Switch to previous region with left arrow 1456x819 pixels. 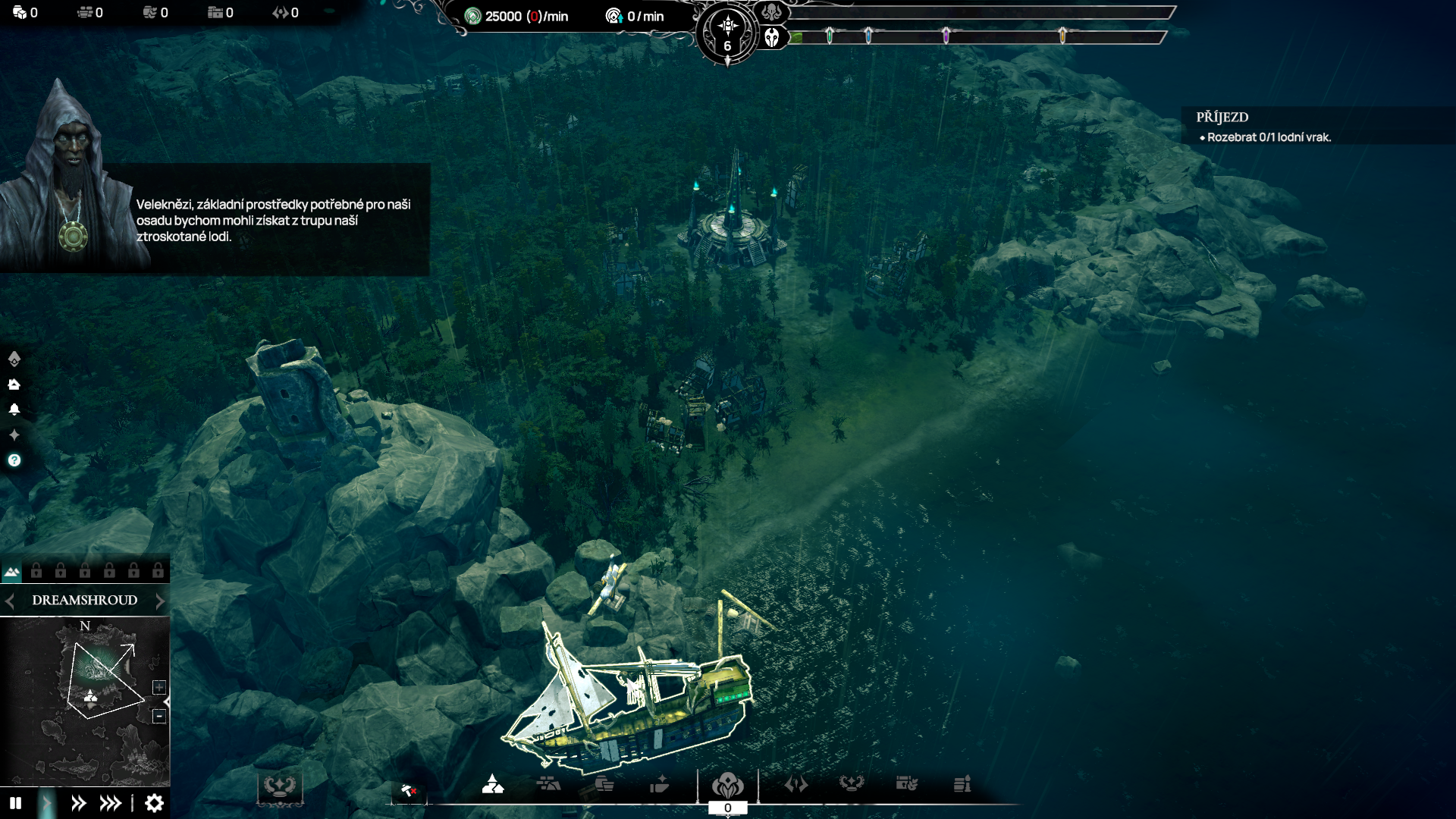tap(10, 601)
